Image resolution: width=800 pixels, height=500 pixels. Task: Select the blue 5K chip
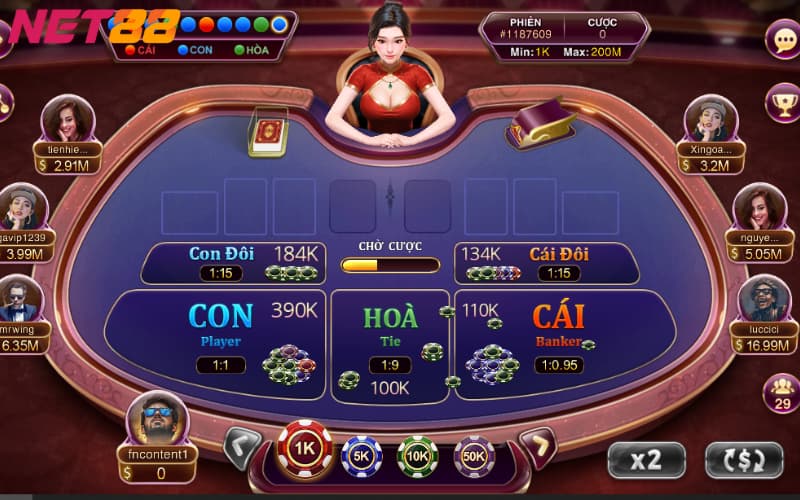pyautogui.click(x=362, y=455)
